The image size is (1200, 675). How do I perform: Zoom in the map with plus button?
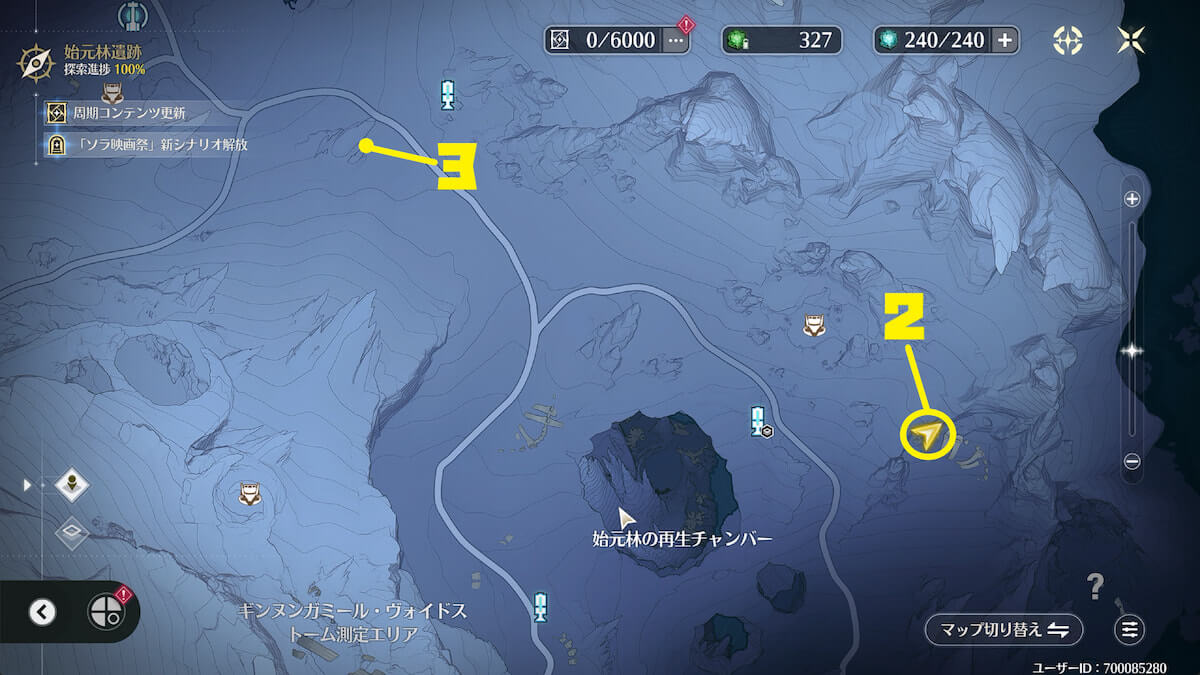point(1132,199)
